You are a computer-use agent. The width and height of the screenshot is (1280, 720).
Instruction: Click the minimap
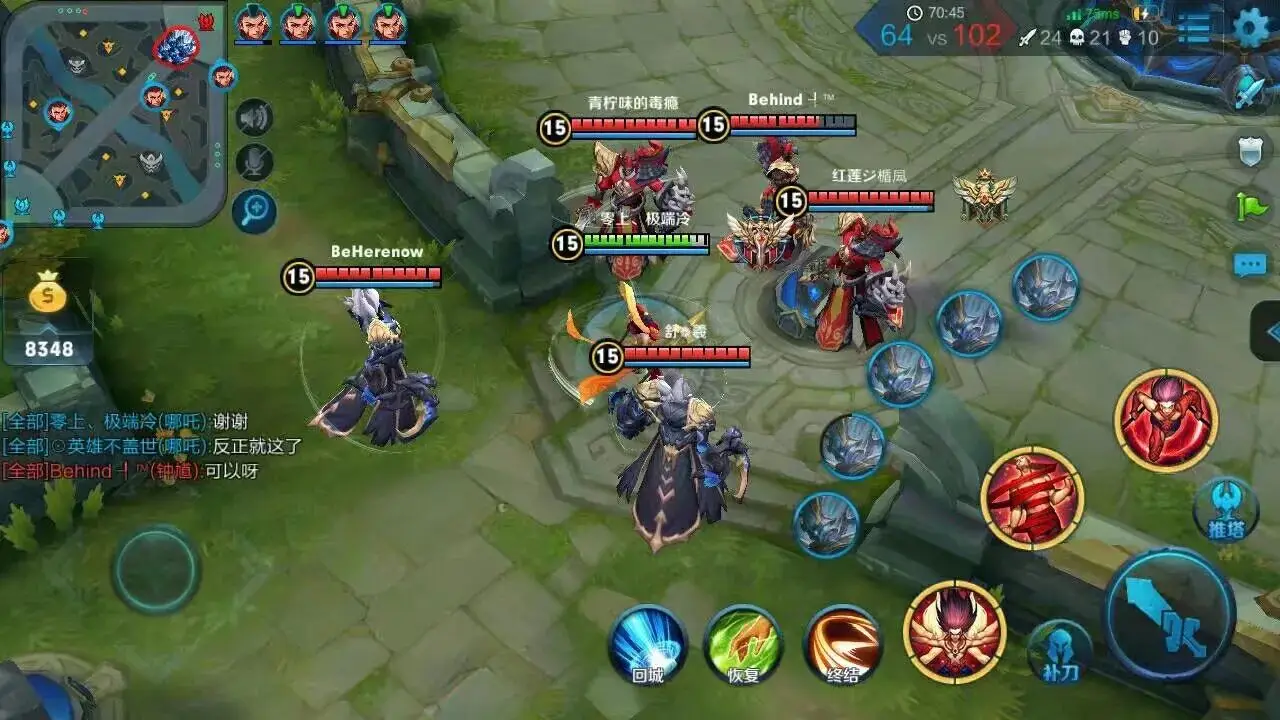[112, 112]
